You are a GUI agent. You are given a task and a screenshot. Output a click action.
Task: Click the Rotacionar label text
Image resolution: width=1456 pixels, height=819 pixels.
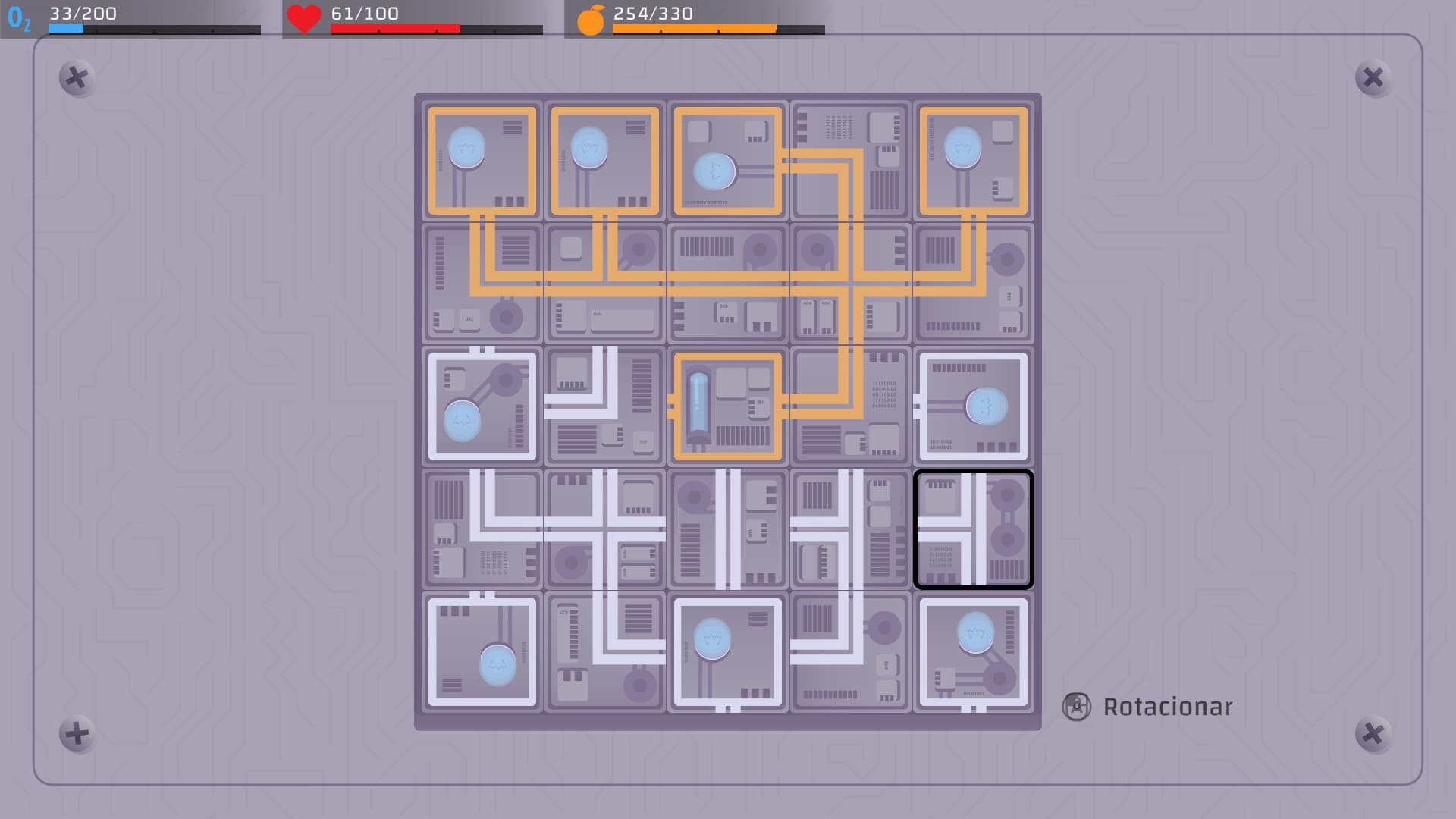[1168, 706]
